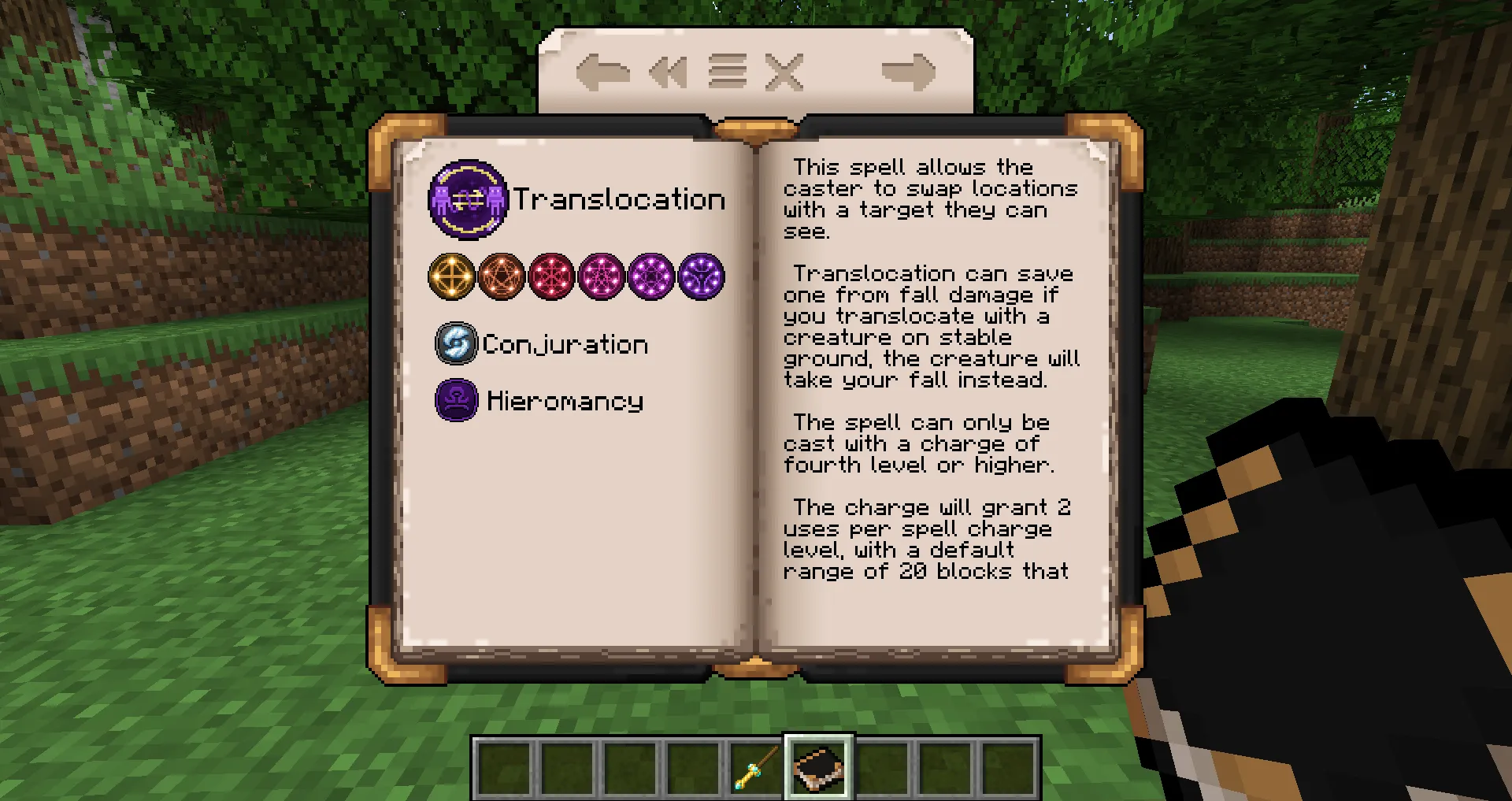Click the Hieromancy label text
The height and width of the screenshot is (801, 1512).
[564, 401]
